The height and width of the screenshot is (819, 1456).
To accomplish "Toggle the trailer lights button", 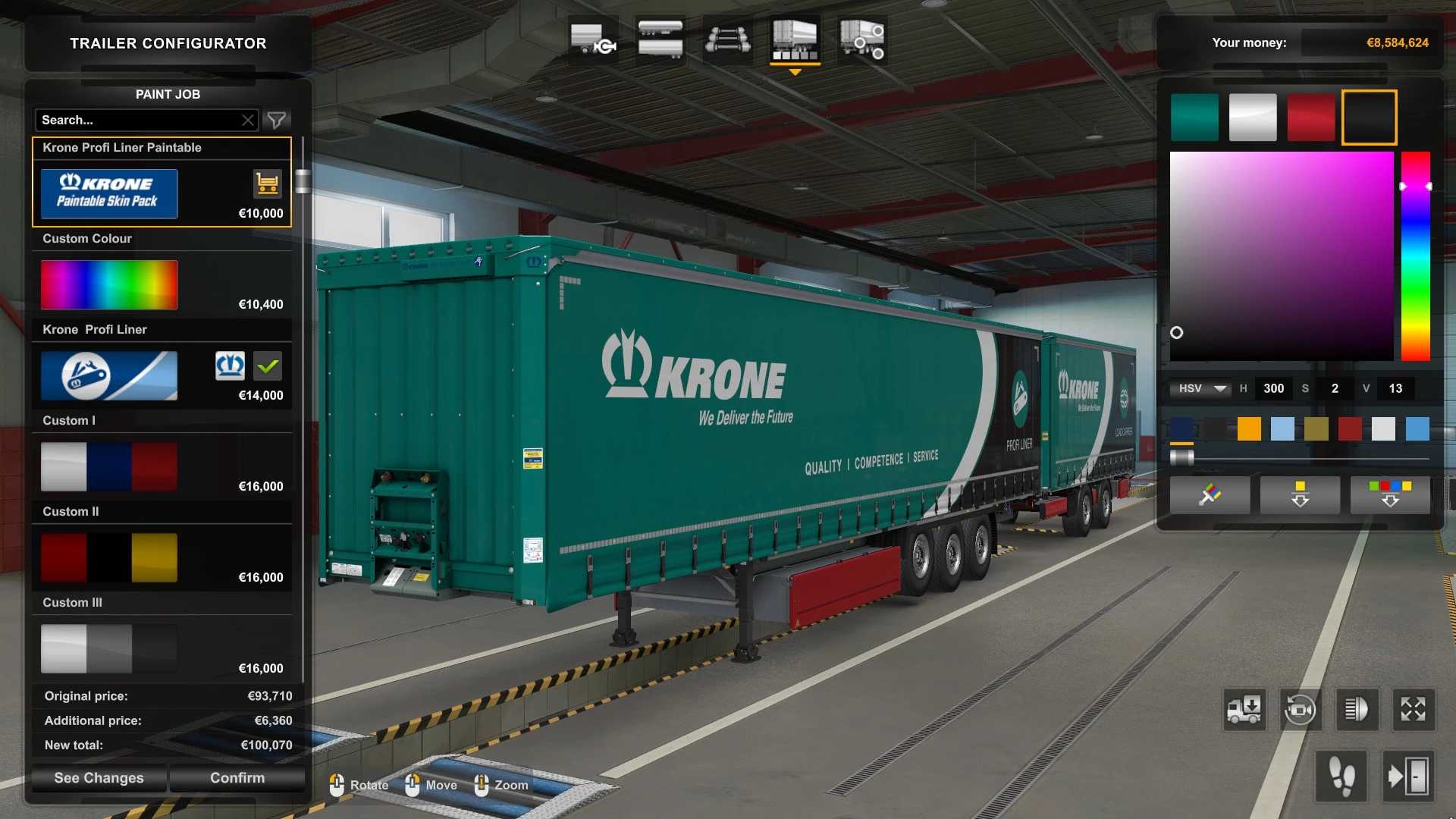I will click(1356, 710).
